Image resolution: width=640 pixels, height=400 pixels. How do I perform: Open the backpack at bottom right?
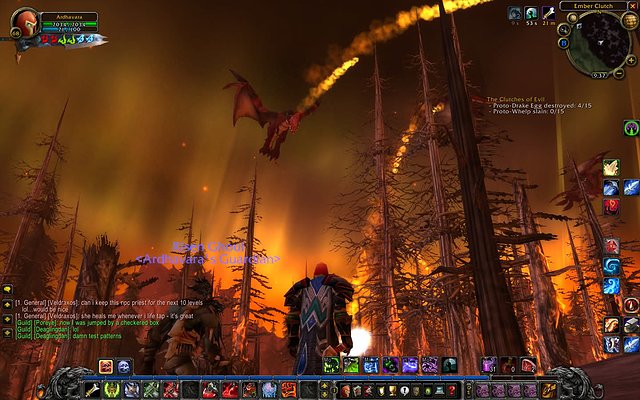[x=549, y=390]
